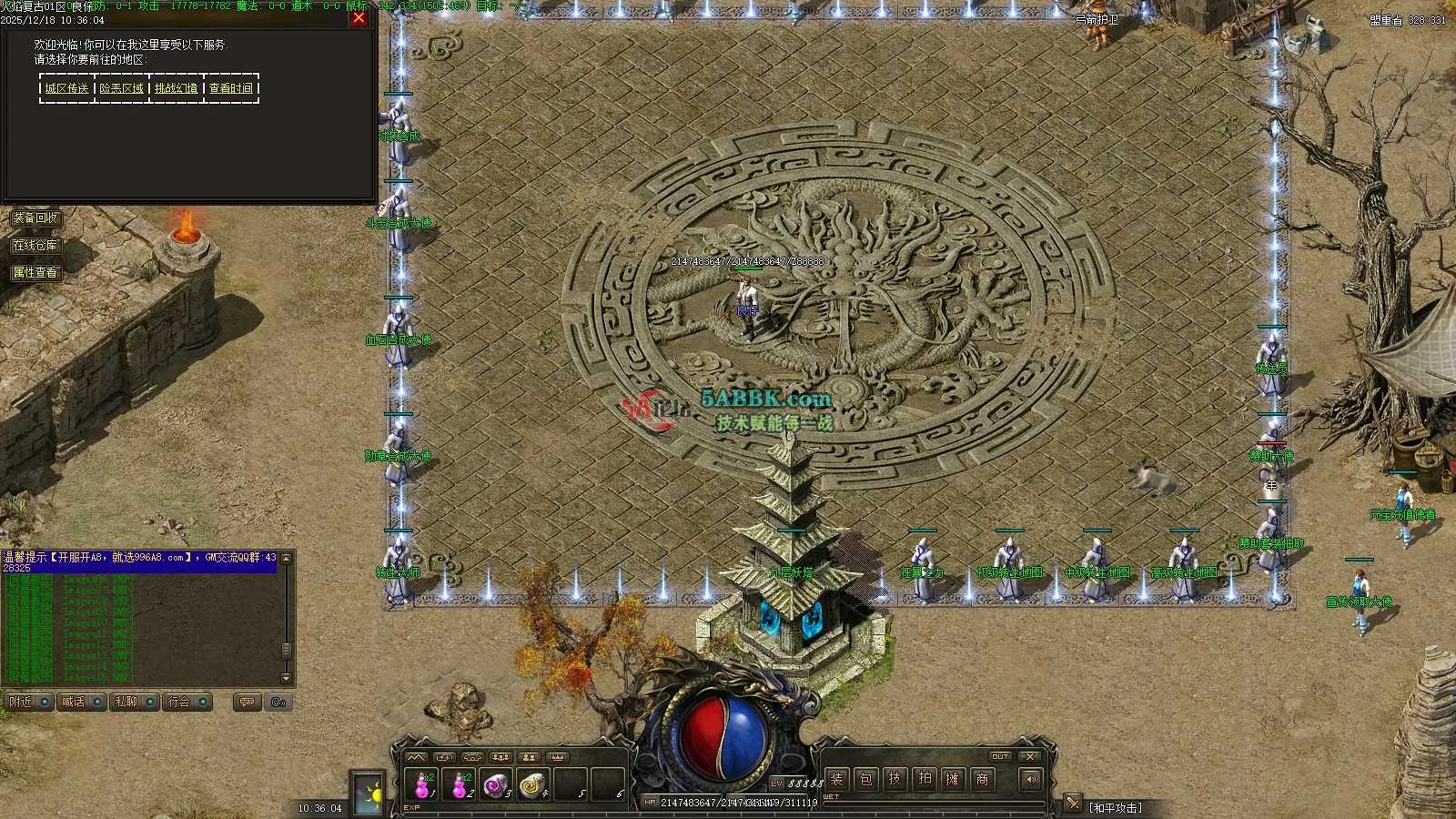Select the 险恶区域 destination link

click(122, 88)
